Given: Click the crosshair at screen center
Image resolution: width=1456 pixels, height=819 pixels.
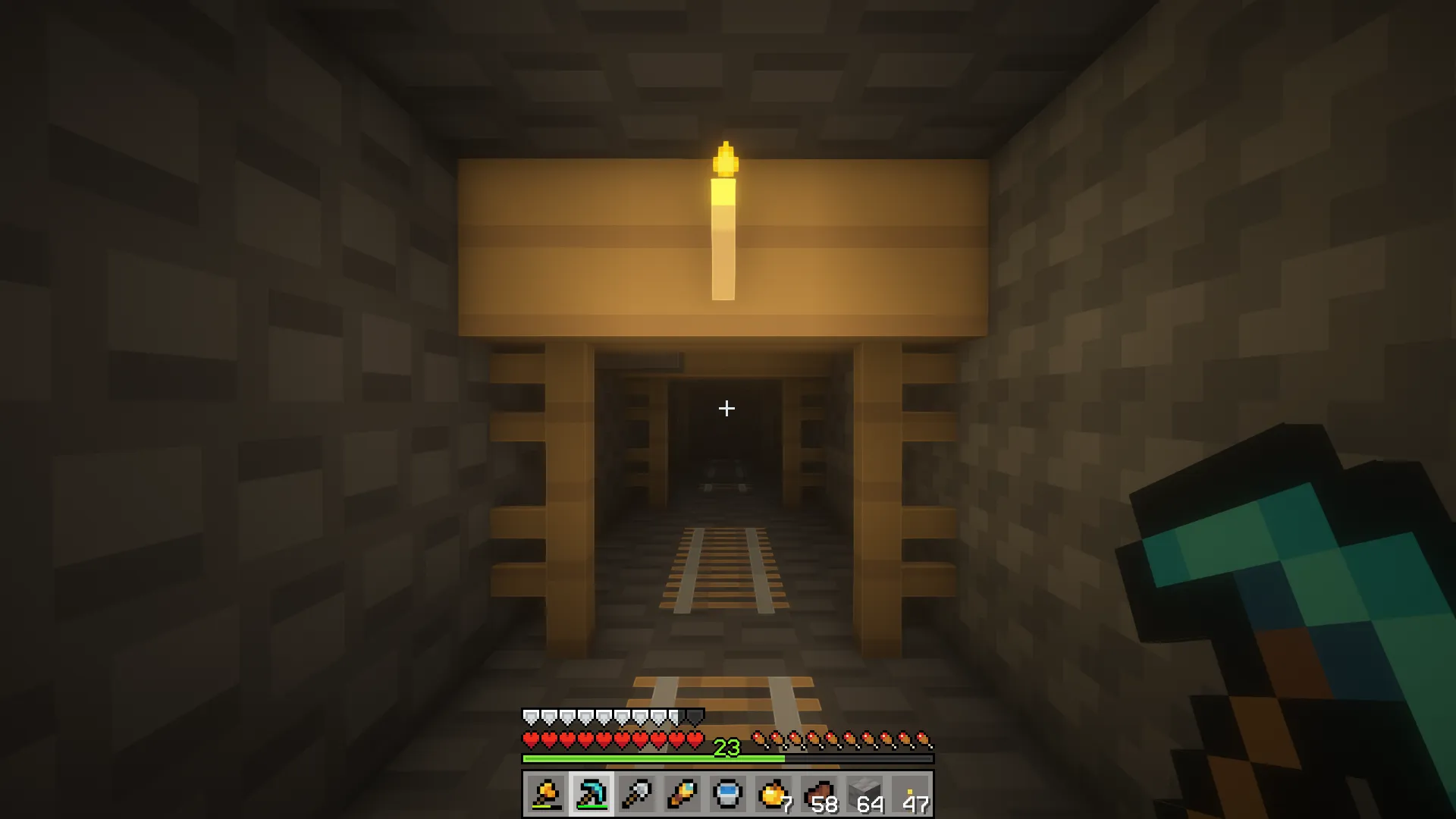Looking at the screenshot, I should point(726,409).
